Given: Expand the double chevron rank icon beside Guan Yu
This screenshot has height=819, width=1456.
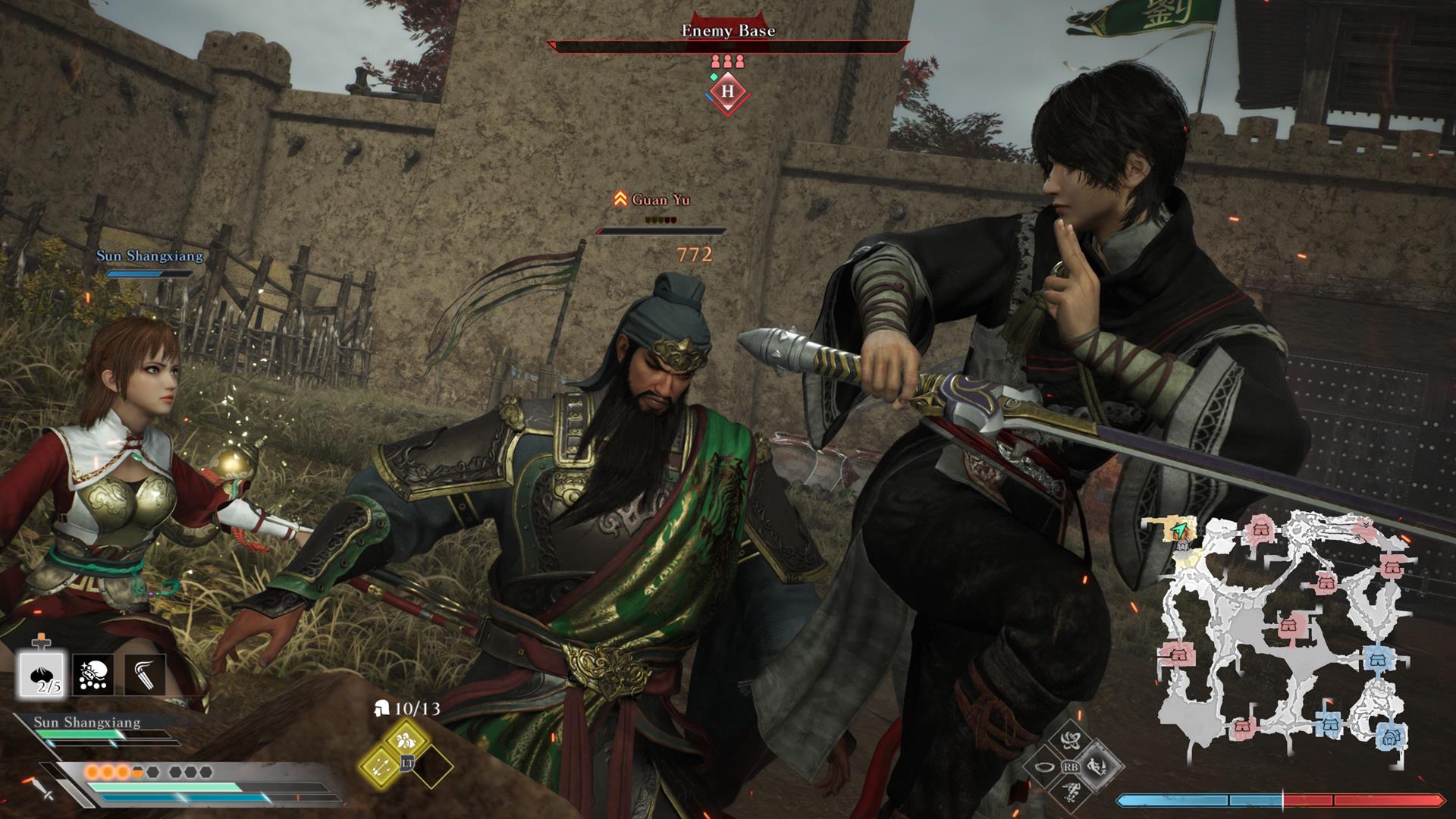Looking at the screenshot, I should pyautogui.click(x=620, y=199).
